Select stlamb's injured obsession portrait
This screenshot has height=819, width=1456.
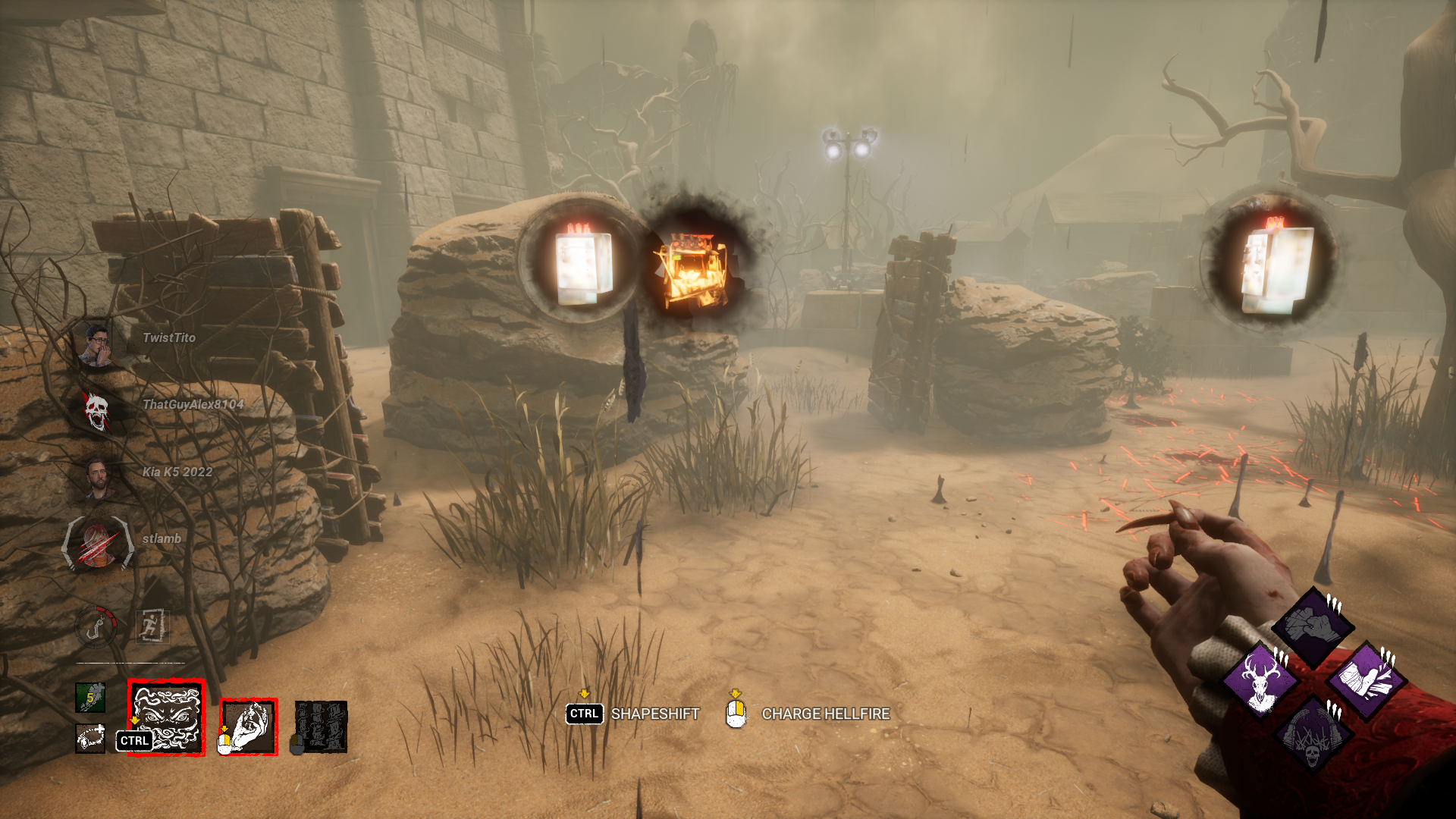98,543
